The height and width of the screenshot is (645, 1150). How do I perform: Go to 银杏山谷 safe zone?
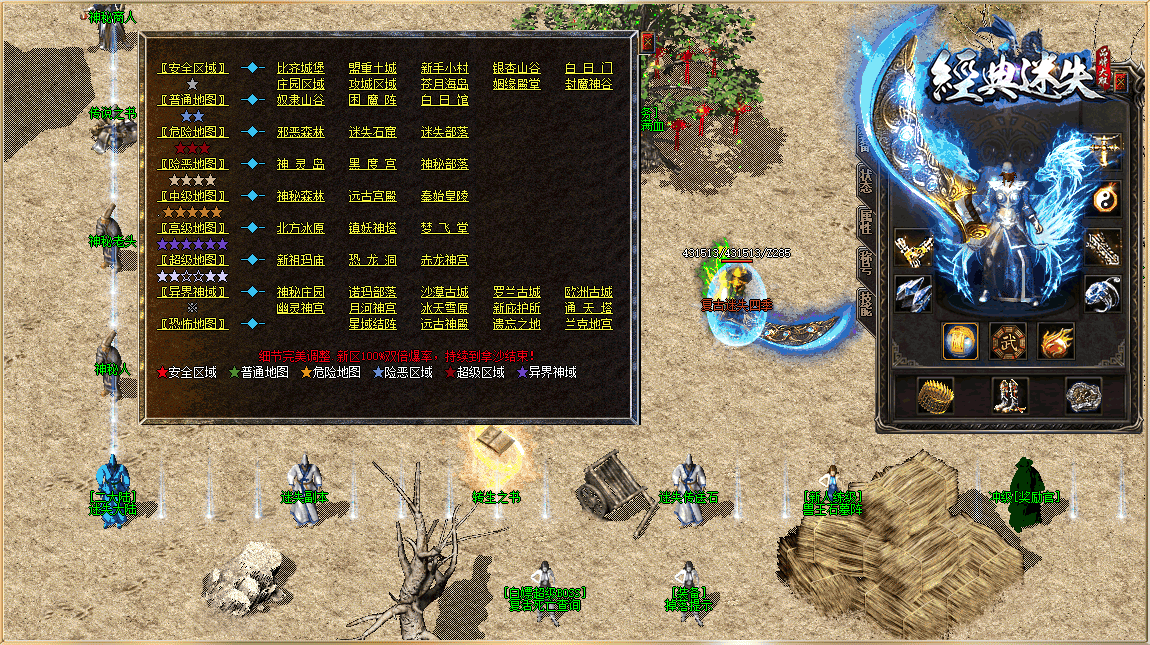[x=516, y=68]
